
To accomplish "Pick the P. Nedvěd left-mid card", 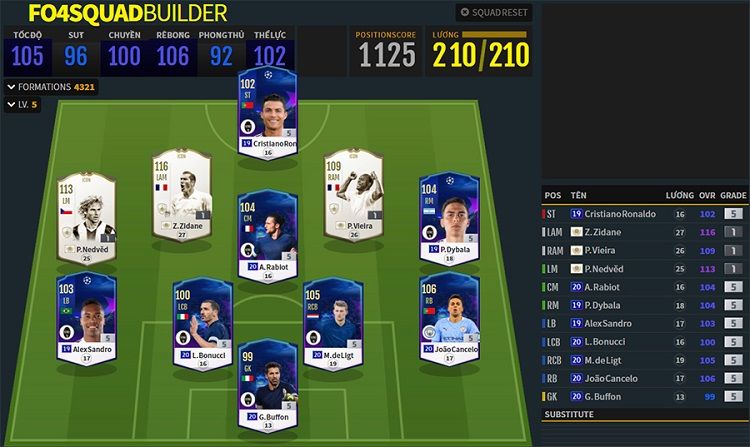I will click(87, 217).
